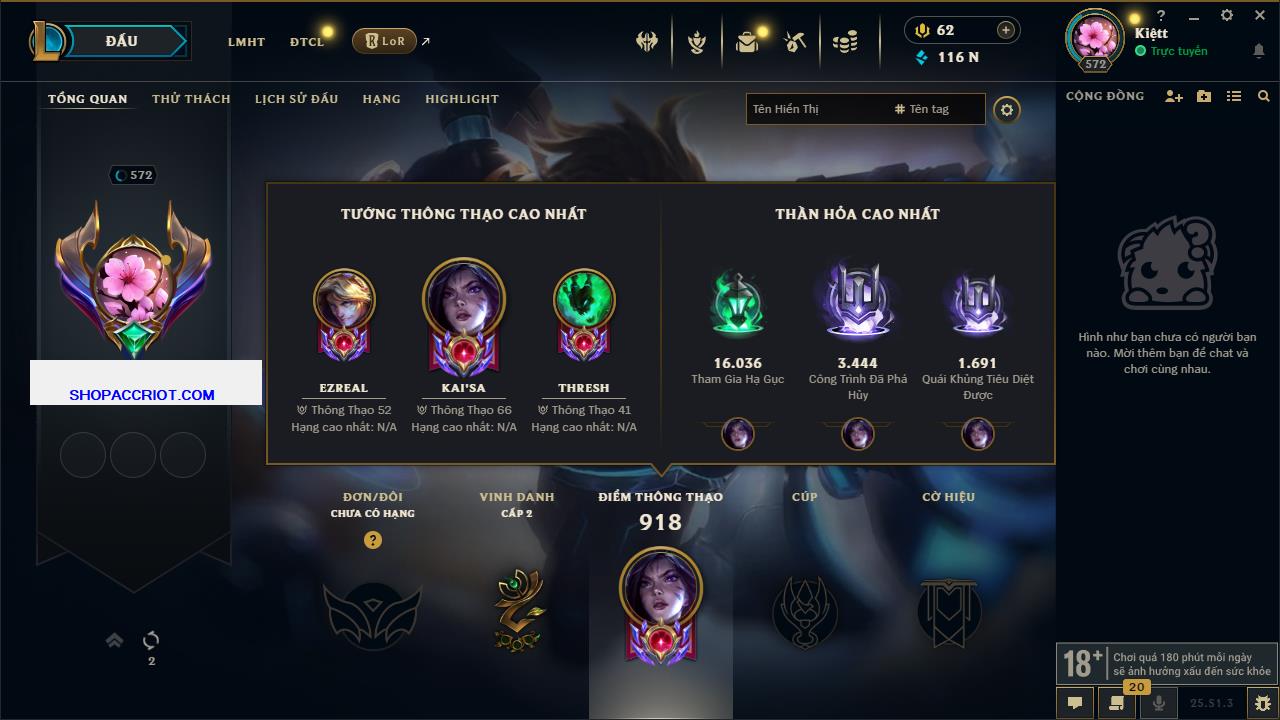The image size is (1280, 720).
Task: Open the store coins icon
Action: [845, 42]
